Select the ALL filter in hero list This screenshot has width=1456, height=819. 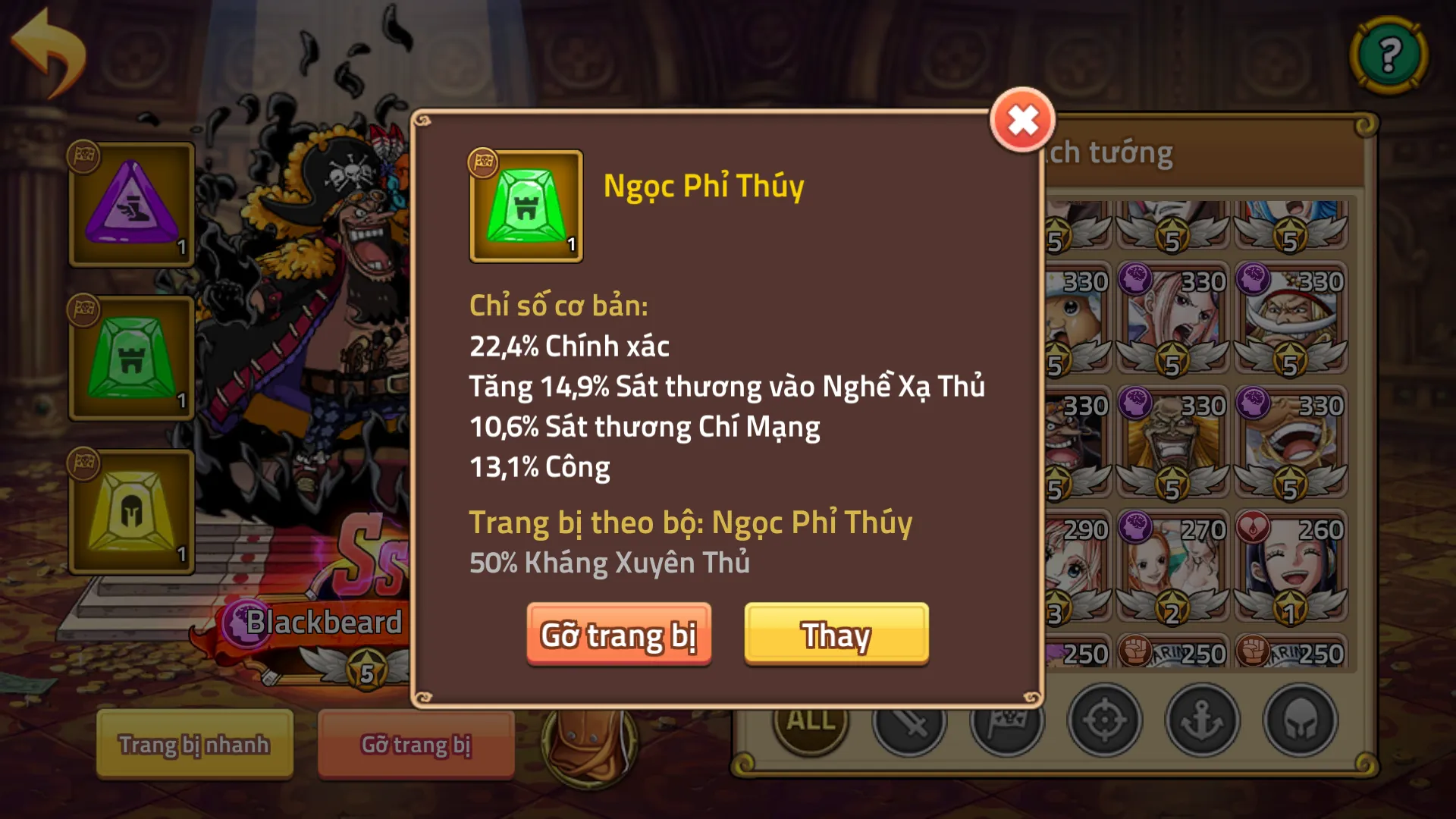coord(809,722)
